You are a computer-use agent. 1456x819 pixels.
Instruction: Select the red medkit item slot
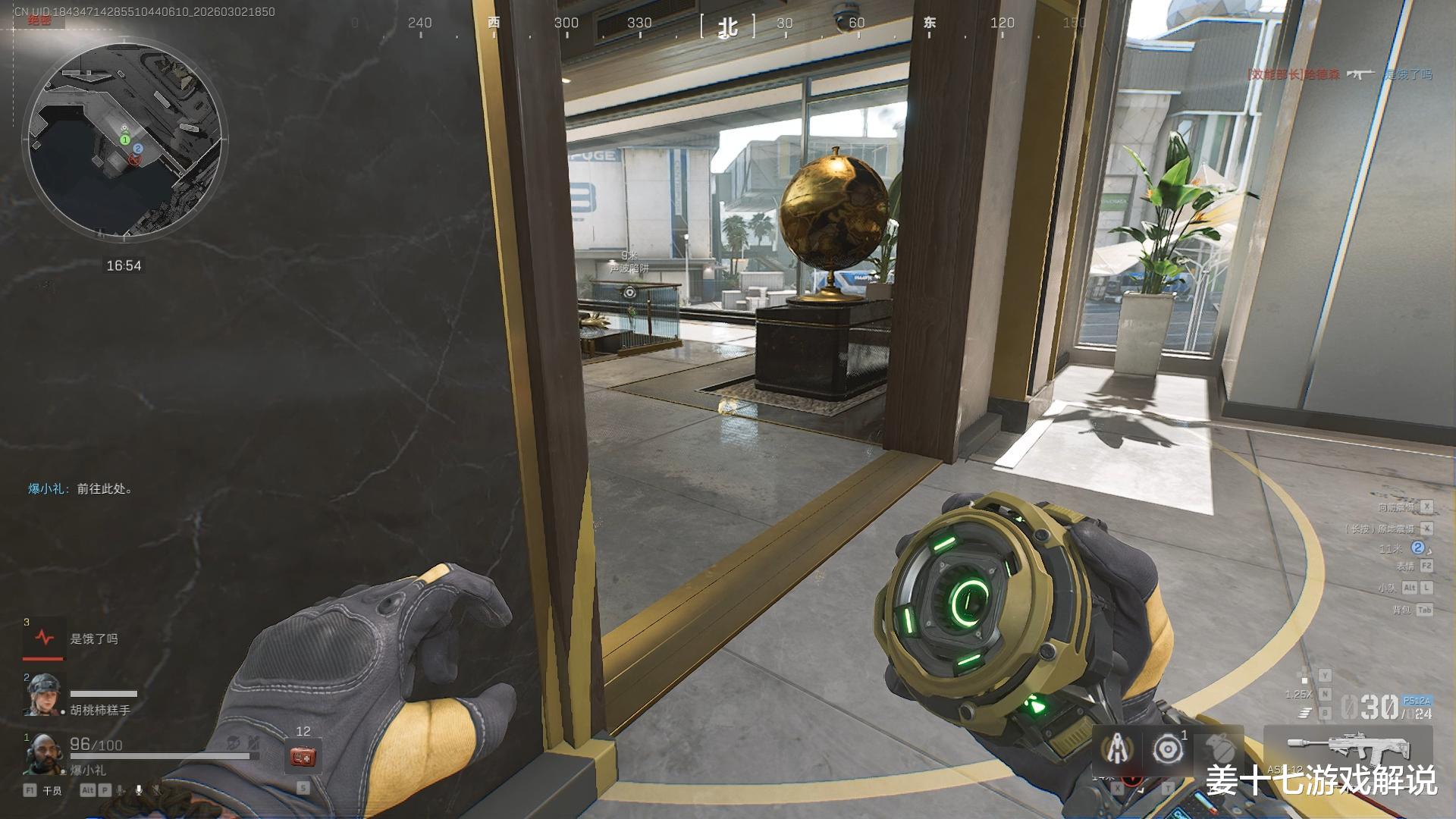[303, 757]
